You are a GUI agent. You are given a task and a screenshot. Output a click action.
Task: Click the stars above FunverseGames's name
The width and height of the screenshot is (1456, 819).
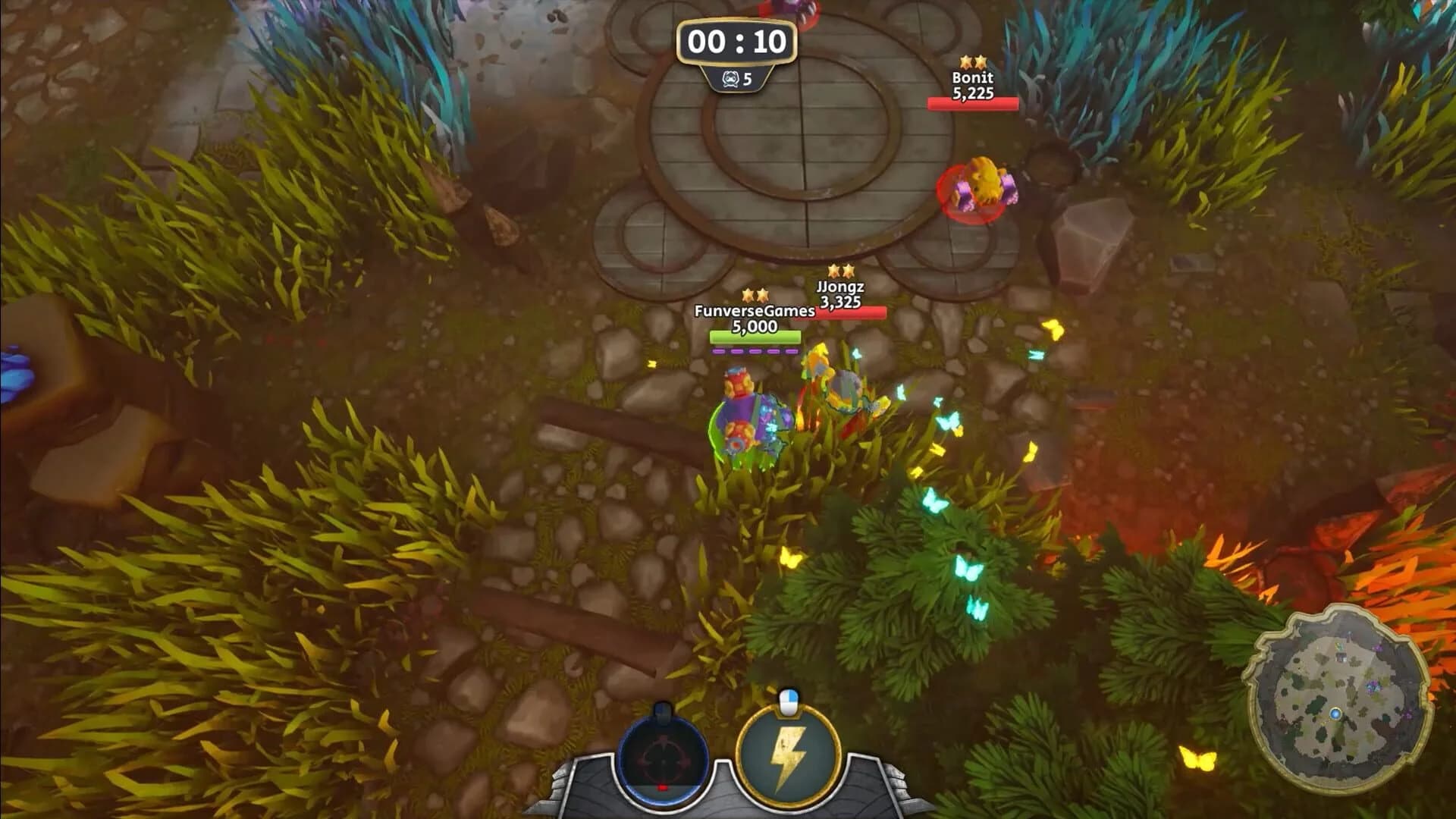tap(755, 296)
